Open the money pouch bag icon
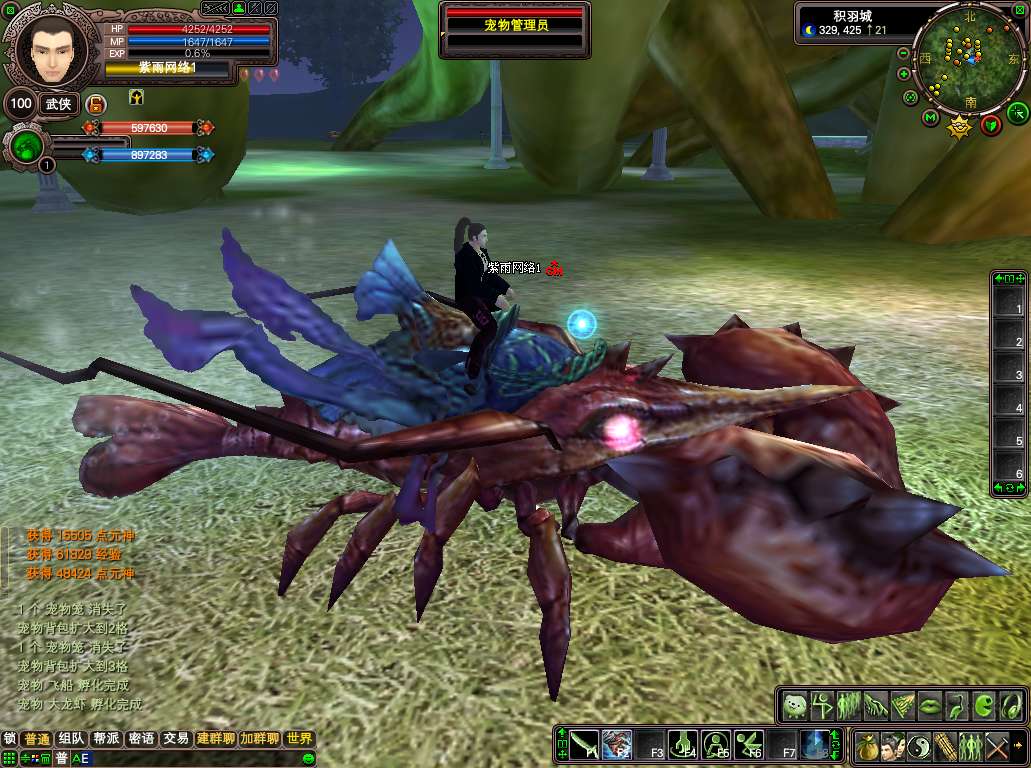Image resolution: width=1031 pixels, height=768 pixels. (866, 746)
